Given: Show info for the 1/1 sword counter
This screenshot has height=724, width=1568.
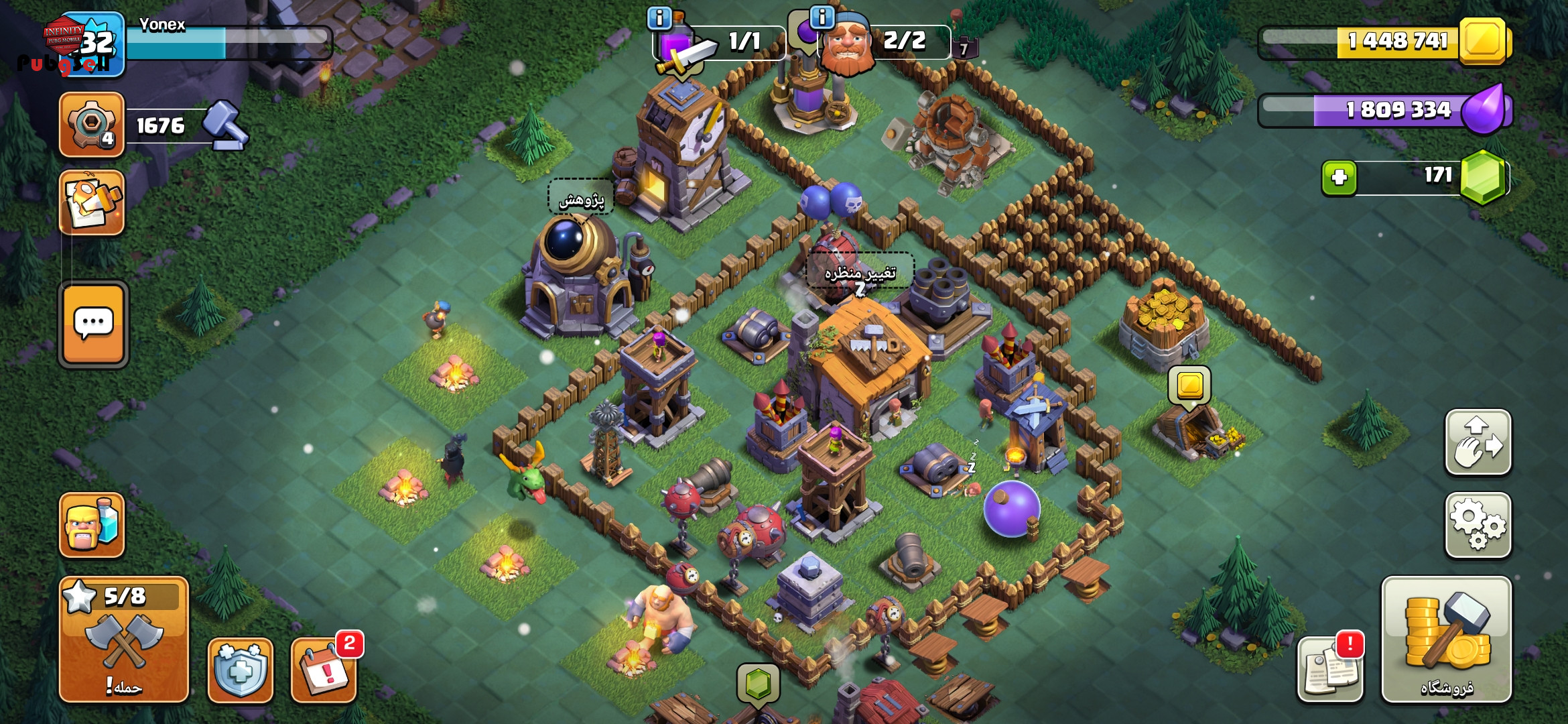Looking at the screenshot, I should coord(659,18).
